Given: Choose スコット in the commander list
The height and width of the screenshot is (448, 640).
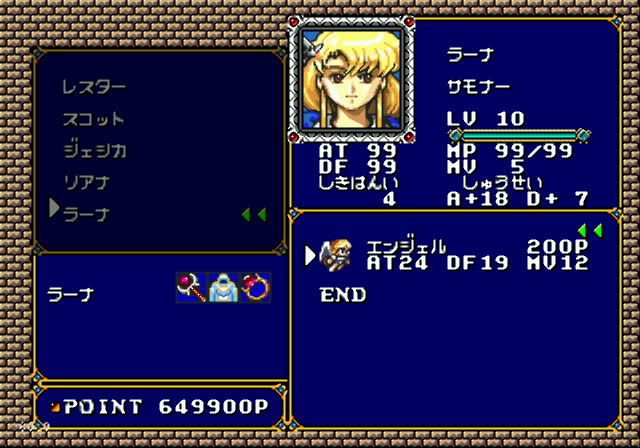Looking at the screenshot, I should click(93, 119).
